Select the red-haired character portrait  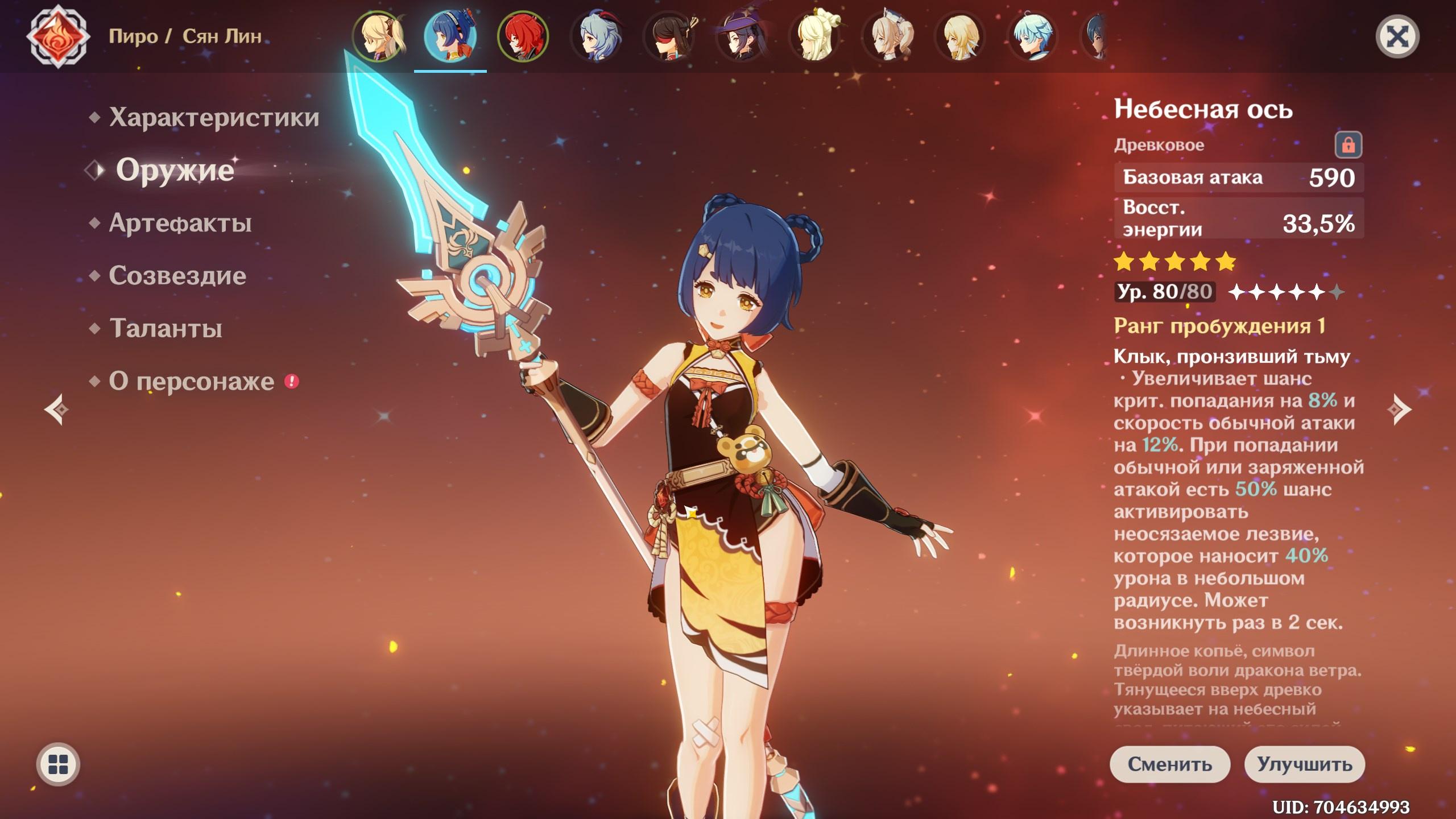tap(523, 36)
